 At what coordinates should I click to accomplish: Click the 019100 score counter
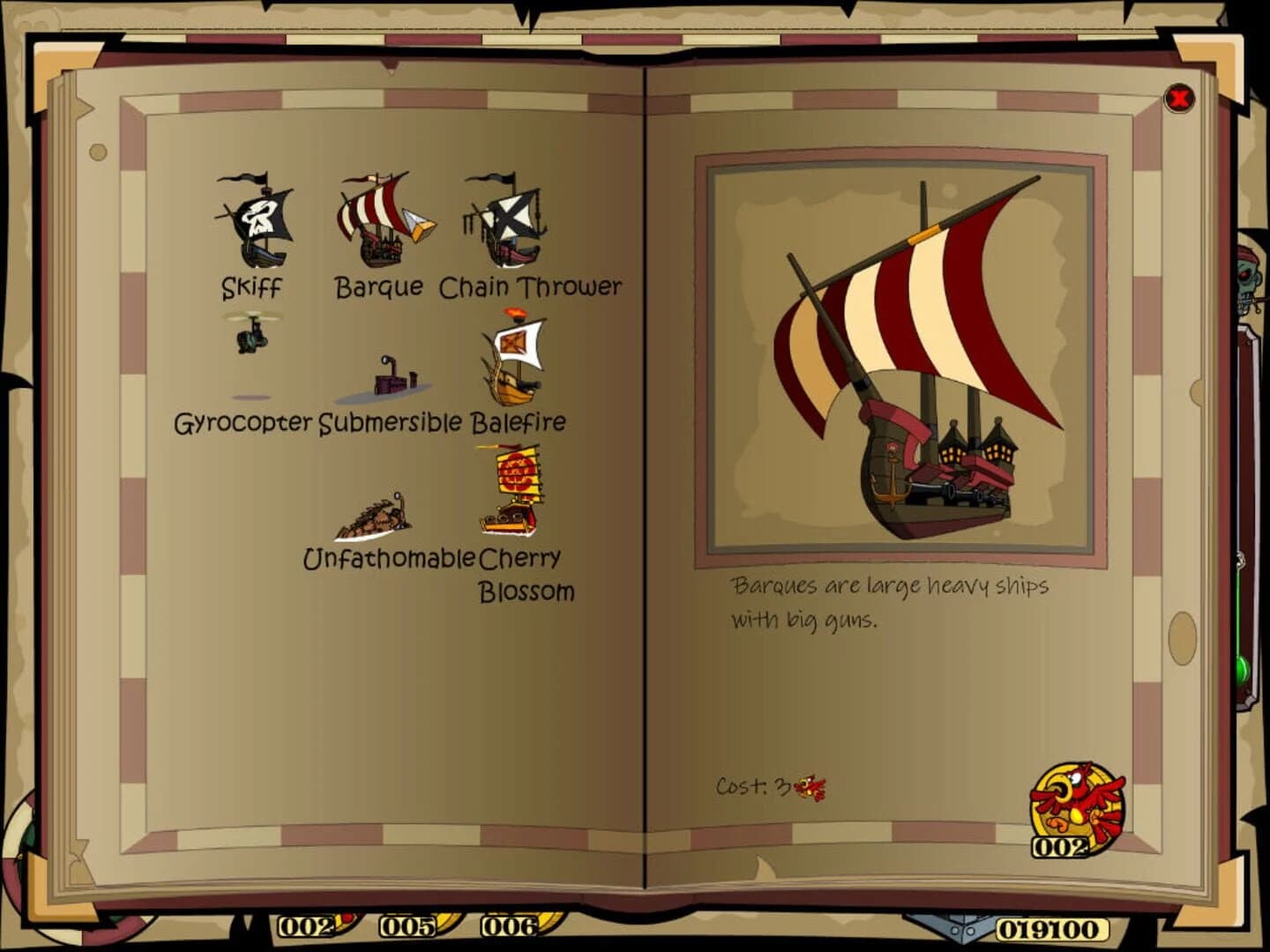1050,927
